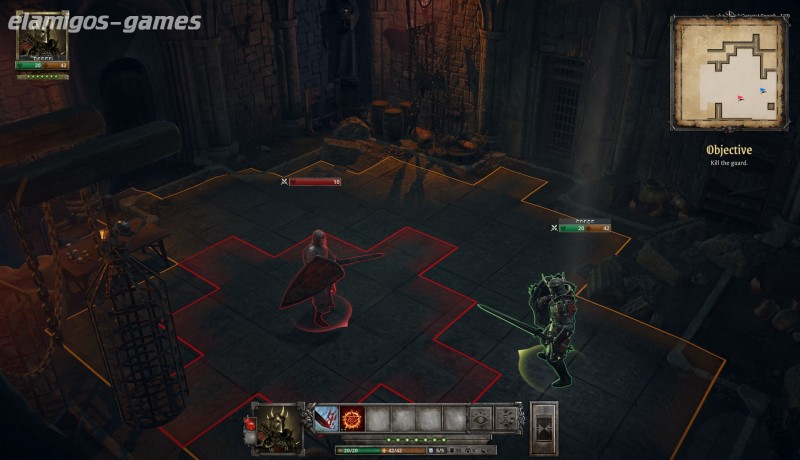Click the ornate sigil button beside the eye button

pos(507,419)
